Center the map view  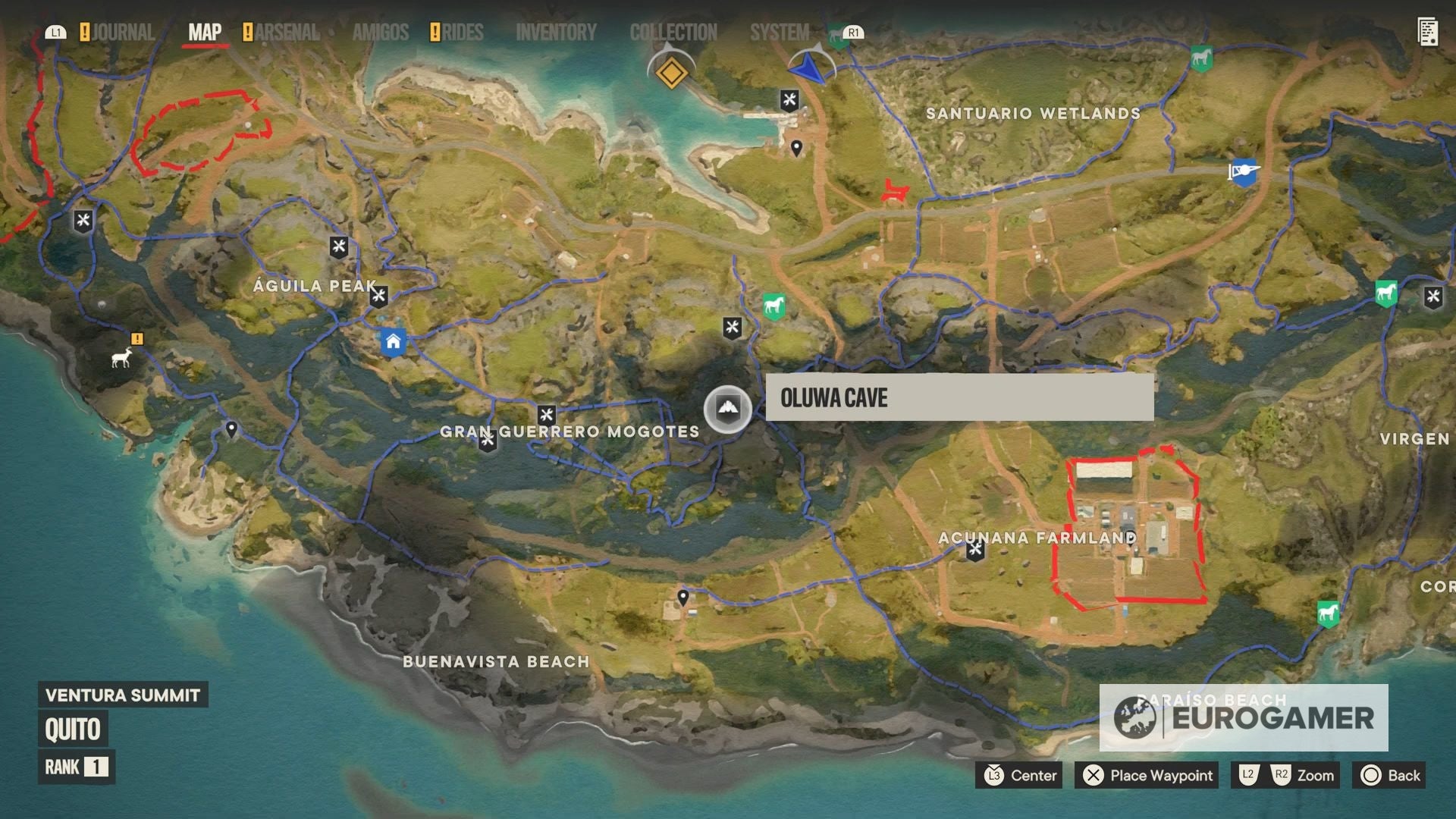pos(1021,775)
